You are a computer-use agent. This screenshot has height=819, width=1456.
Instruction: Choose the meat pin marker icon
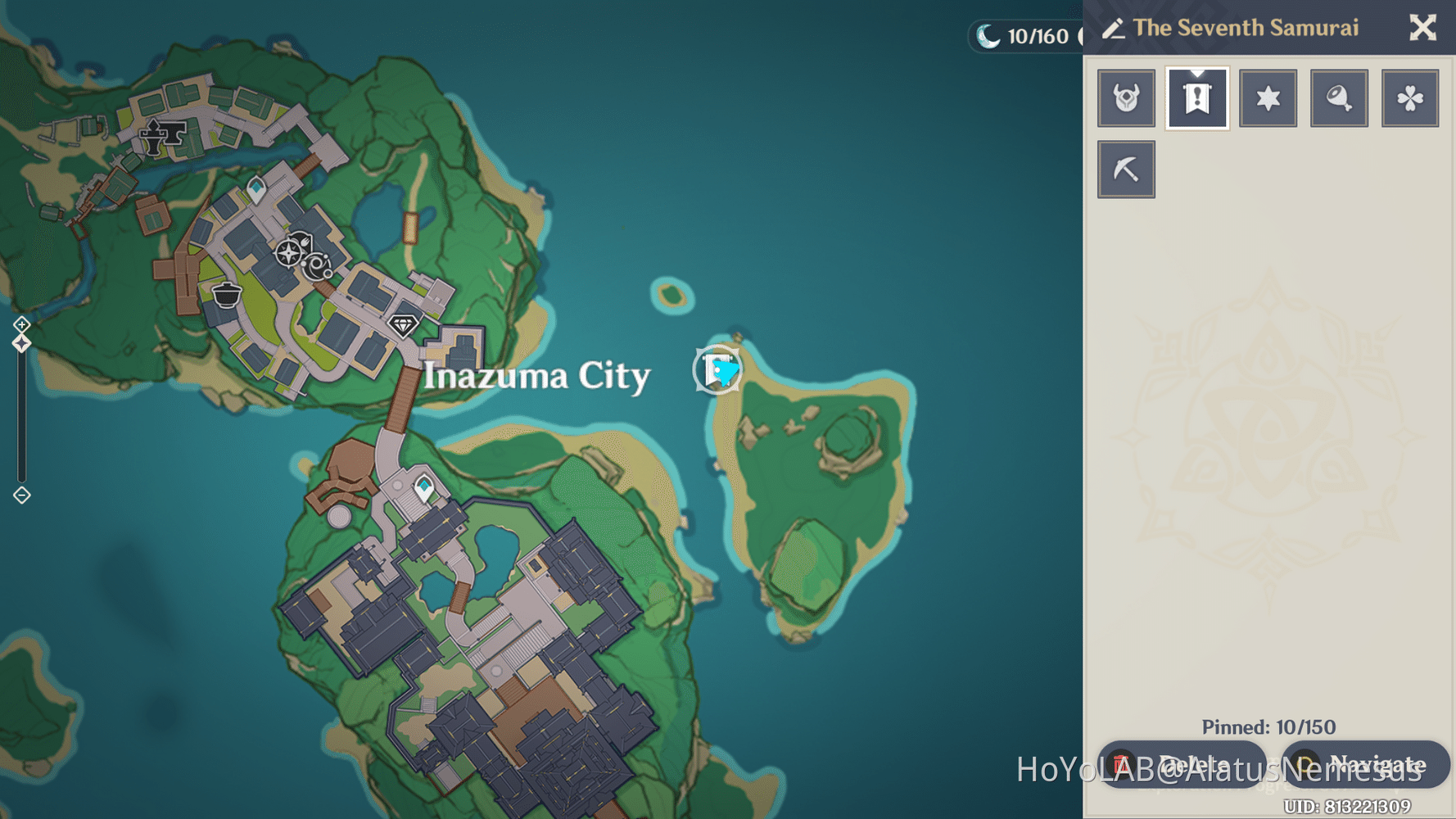click(x=1339, y=97)
